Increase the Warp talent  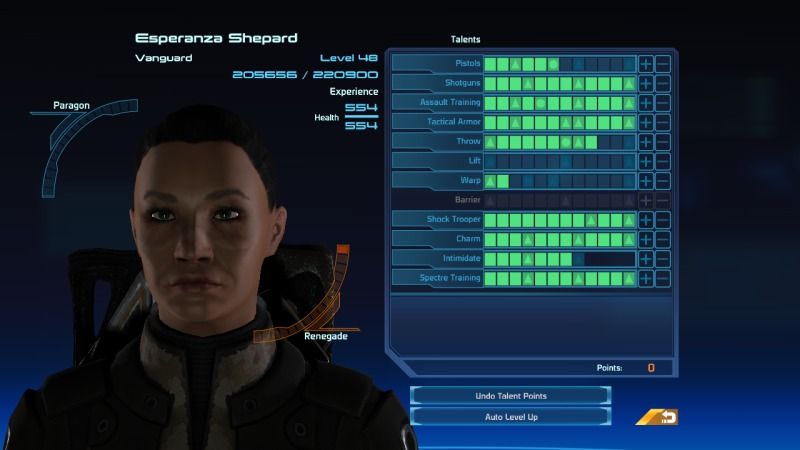tap(646, 181)
